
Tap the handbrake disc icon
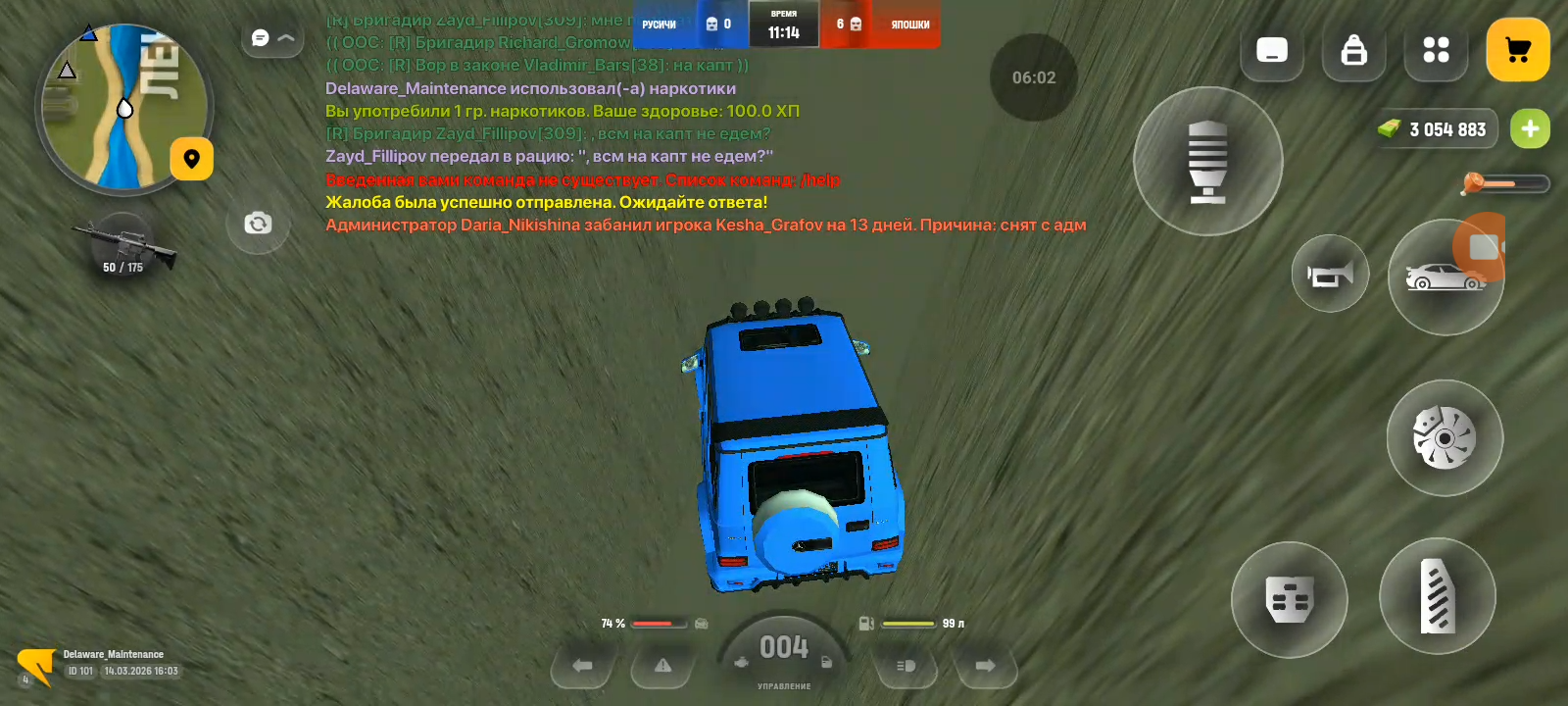(1444, 437)
